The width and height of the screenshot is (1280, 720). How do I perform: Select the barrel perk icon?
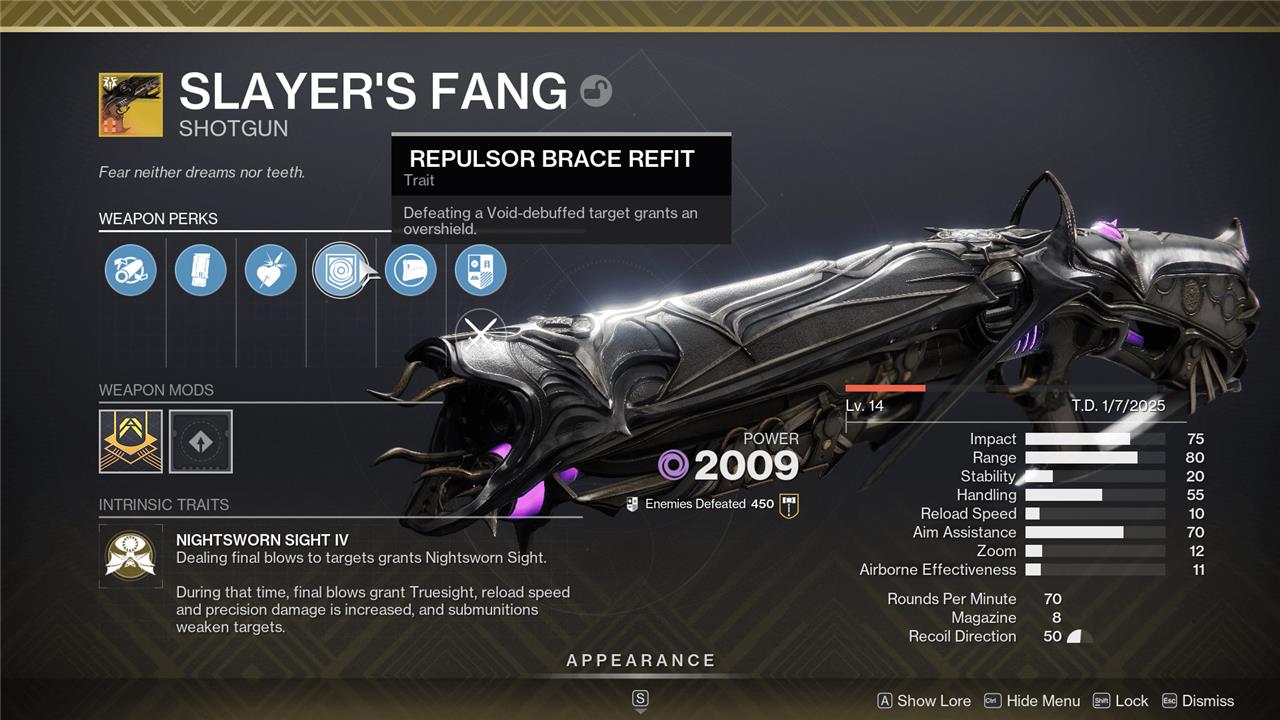coord(131,271)
